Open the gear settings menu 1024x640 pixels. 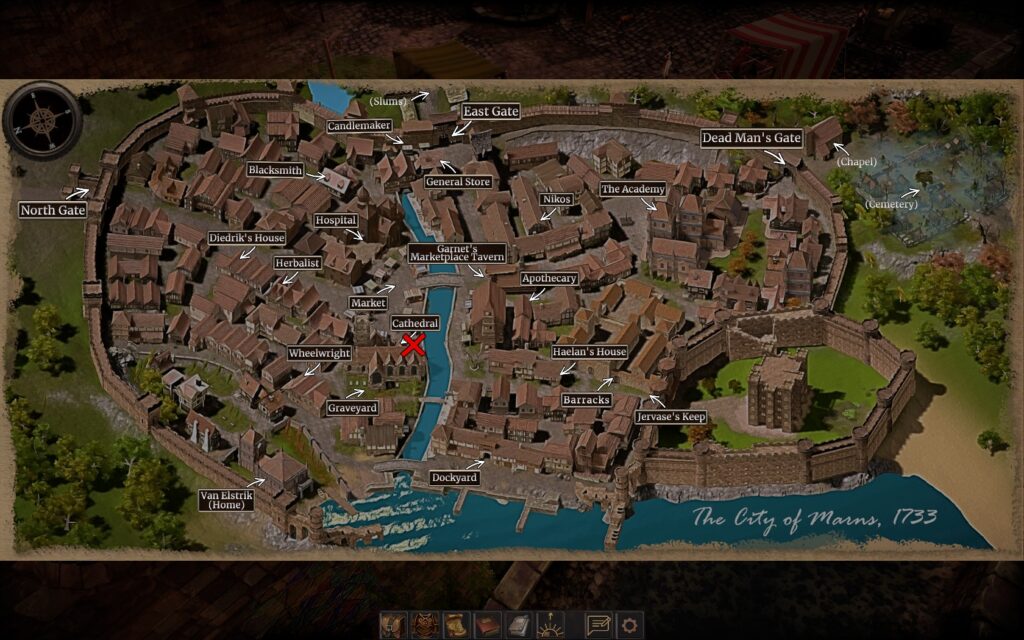tap(629, 625)
